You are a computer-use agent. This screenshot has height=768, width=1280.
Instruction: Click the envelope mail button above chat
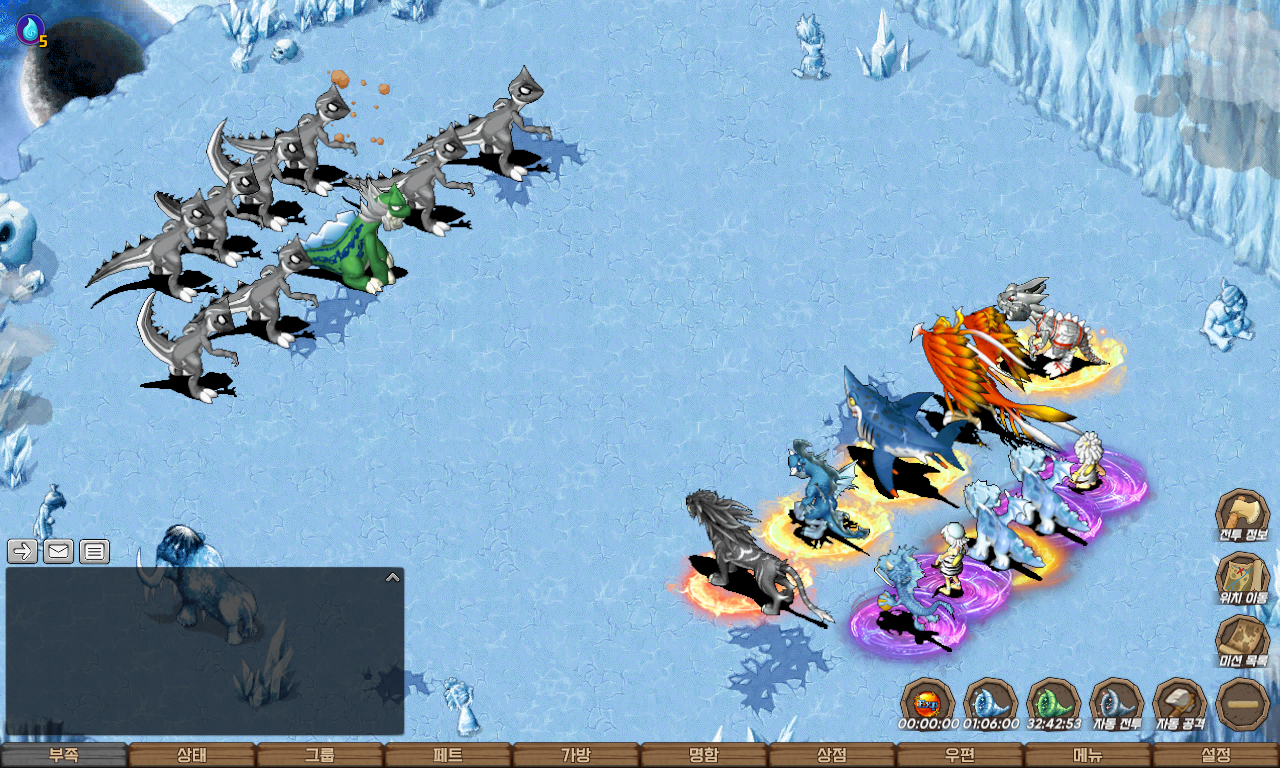tap(59, 551)
